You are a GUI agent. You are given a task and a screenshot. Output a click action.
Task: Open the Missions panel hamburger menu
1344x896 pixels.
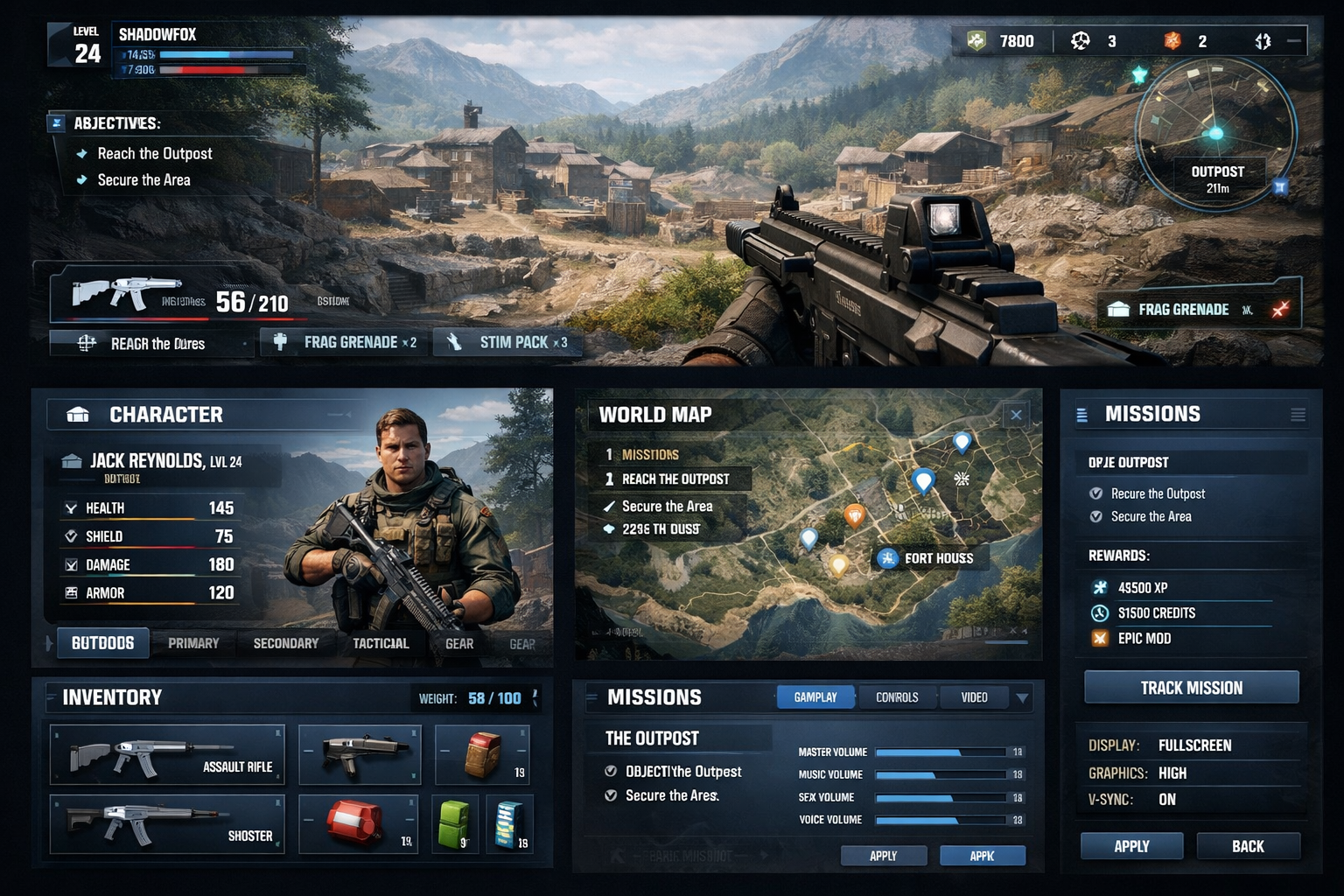click(x=1298, y=415)
